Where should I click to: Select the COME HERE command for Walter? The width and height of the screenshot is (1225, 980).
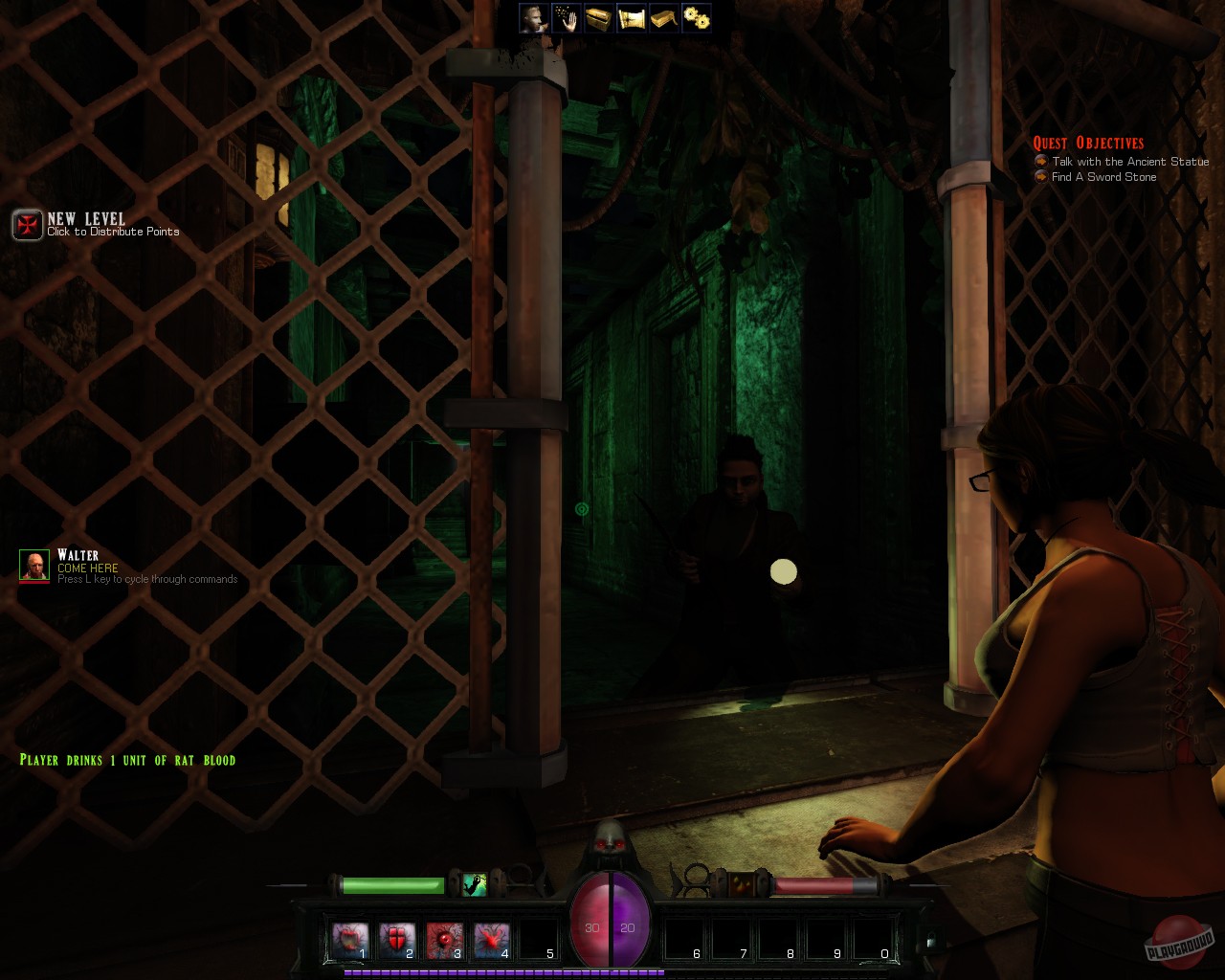pos(86,568)
